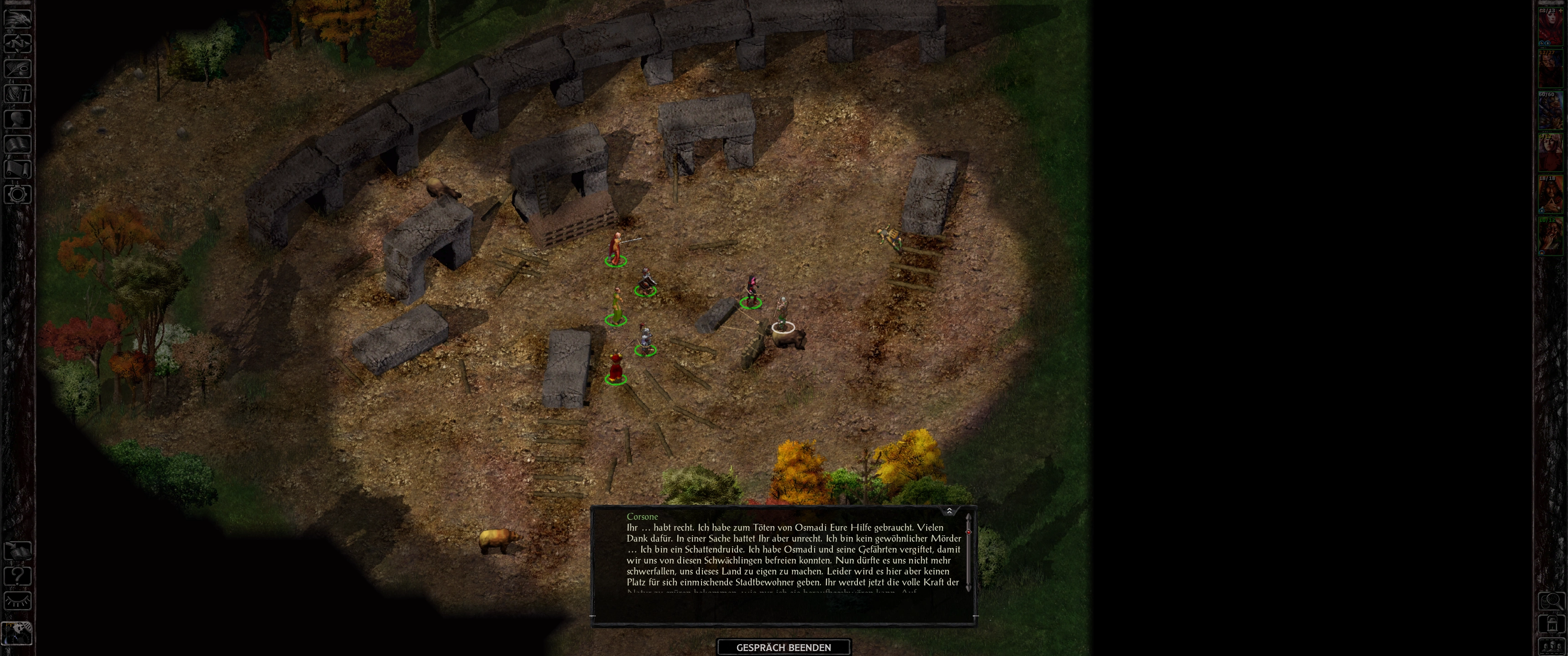Open the options gear icon

(18, 195)
